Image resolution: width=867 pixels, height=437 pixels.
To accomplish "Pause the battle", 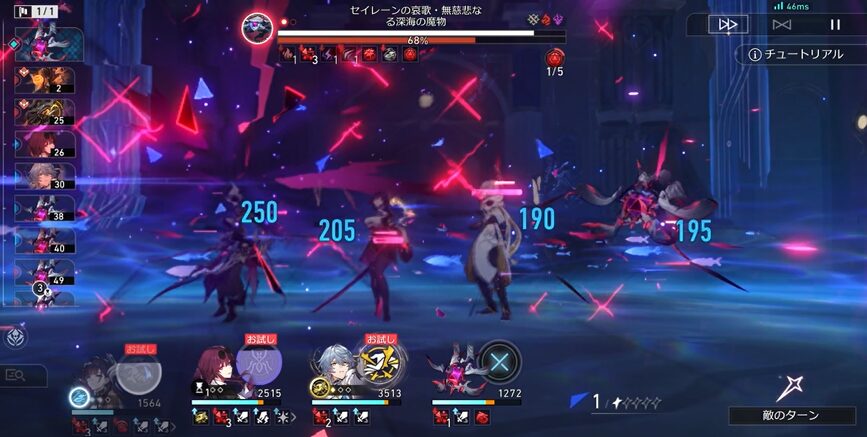I will pyautogui.click(x=835, y=24).
